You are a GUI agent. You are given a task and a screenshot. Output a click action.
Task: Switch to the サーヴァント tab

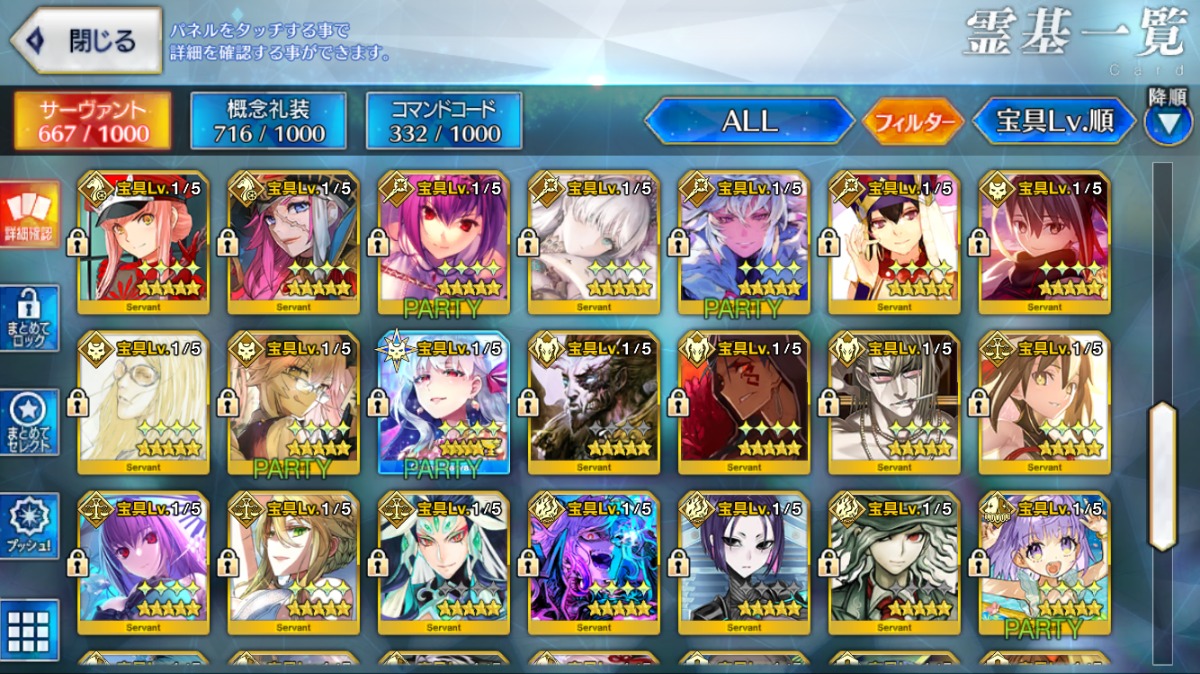92,122
